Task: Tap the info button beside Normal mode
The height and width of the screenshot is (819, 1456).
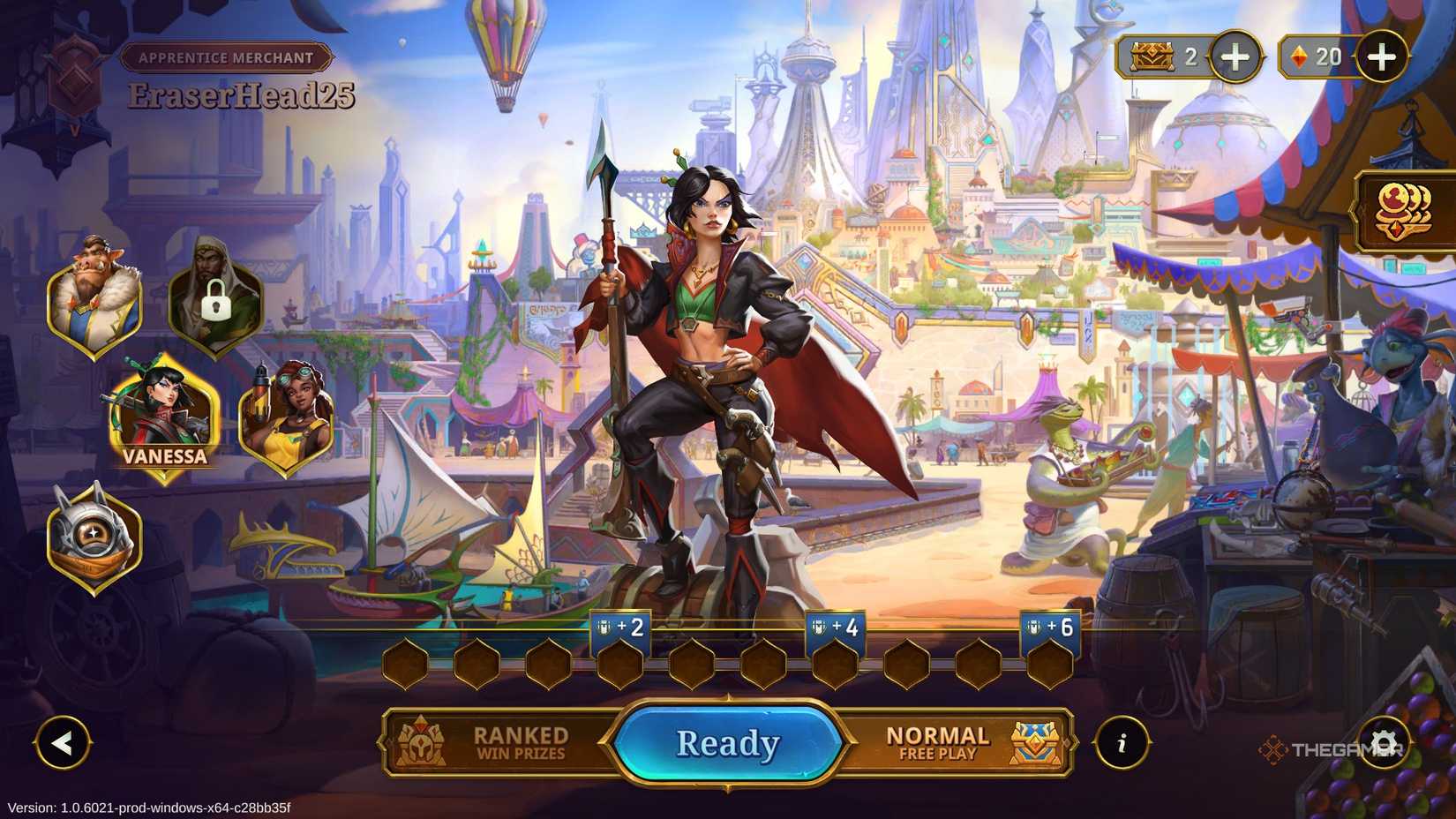Action: pyautogui.click(x=1122, y=742)
